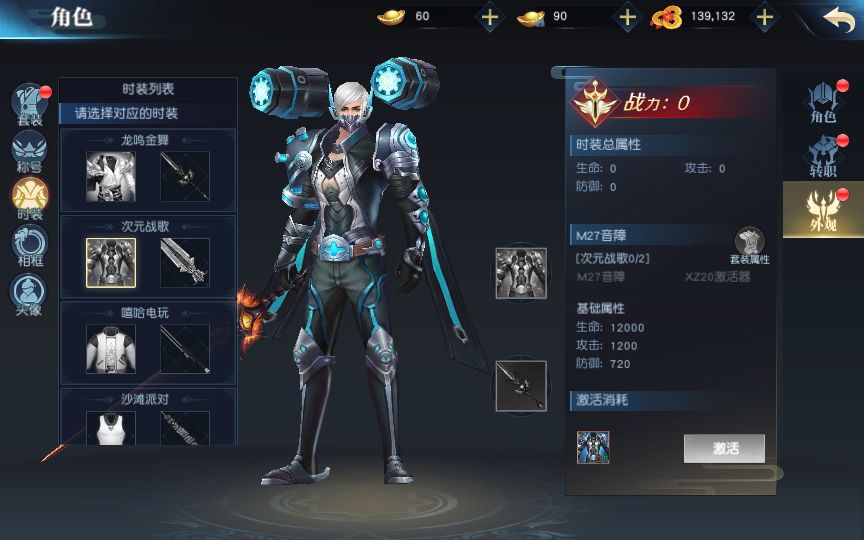Choose the 龙鸣金舞 weapon thumbnail
864x540 pixels.
(x=185, y=177)
